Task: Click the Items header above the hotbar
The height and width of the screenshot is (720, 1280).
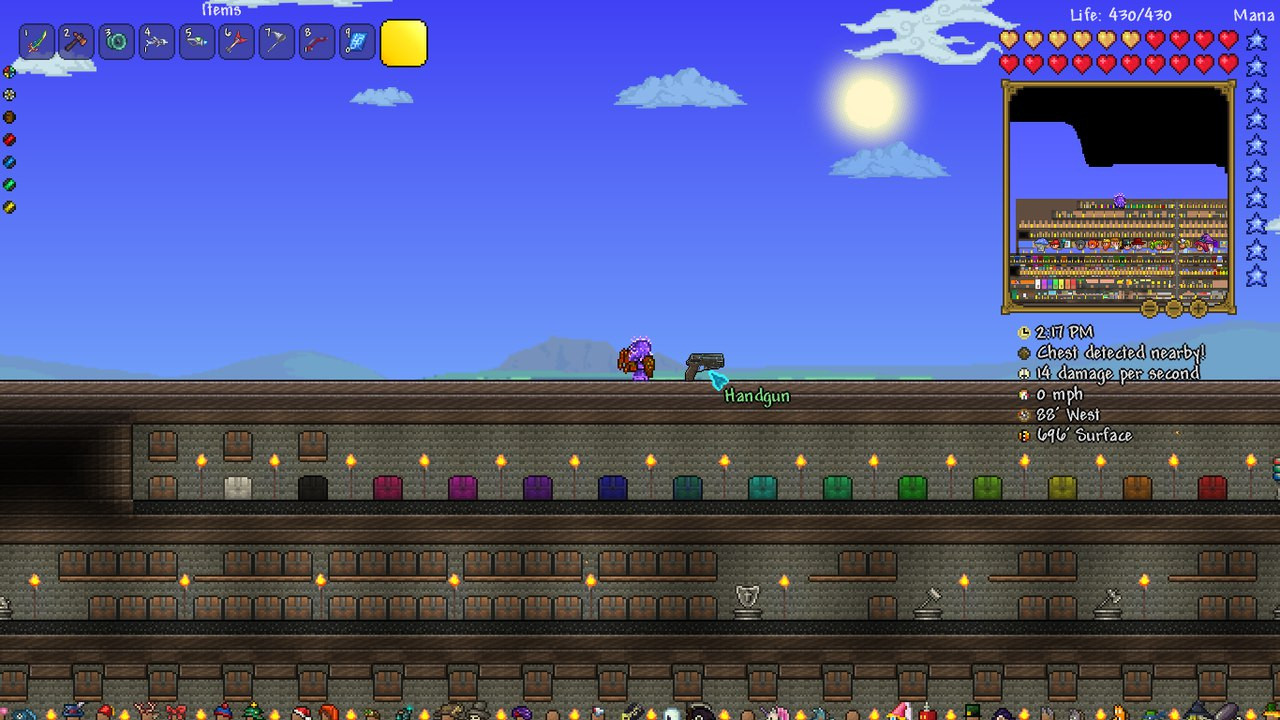Action: click(222, 9)
